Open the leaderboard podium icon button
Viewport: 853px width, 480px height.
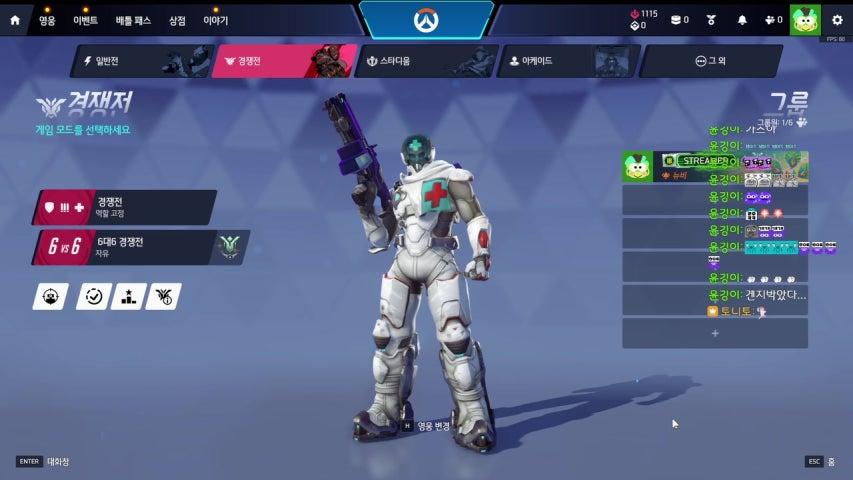tap(128, 296)
